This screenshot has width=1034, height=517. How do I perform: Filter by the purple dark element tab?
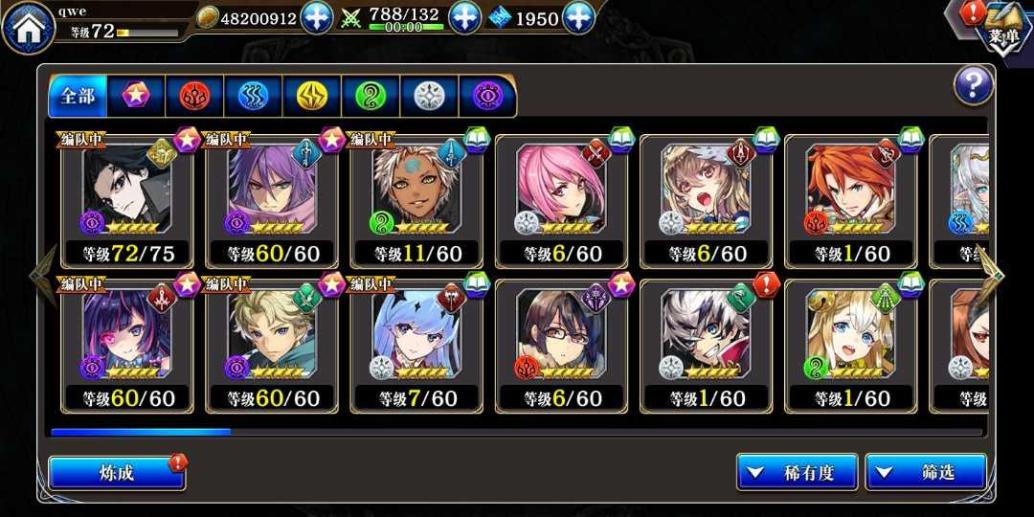487,96
